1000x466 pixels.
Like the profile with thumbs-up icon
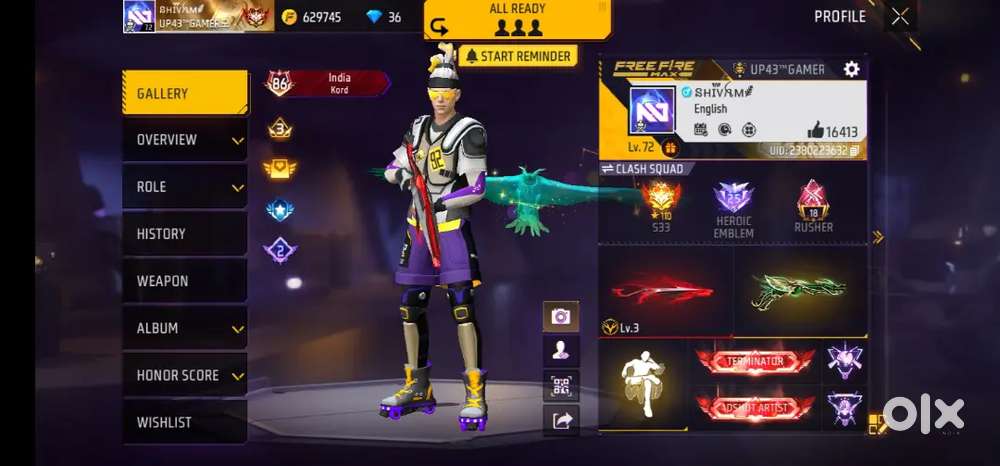click(815, 130)
